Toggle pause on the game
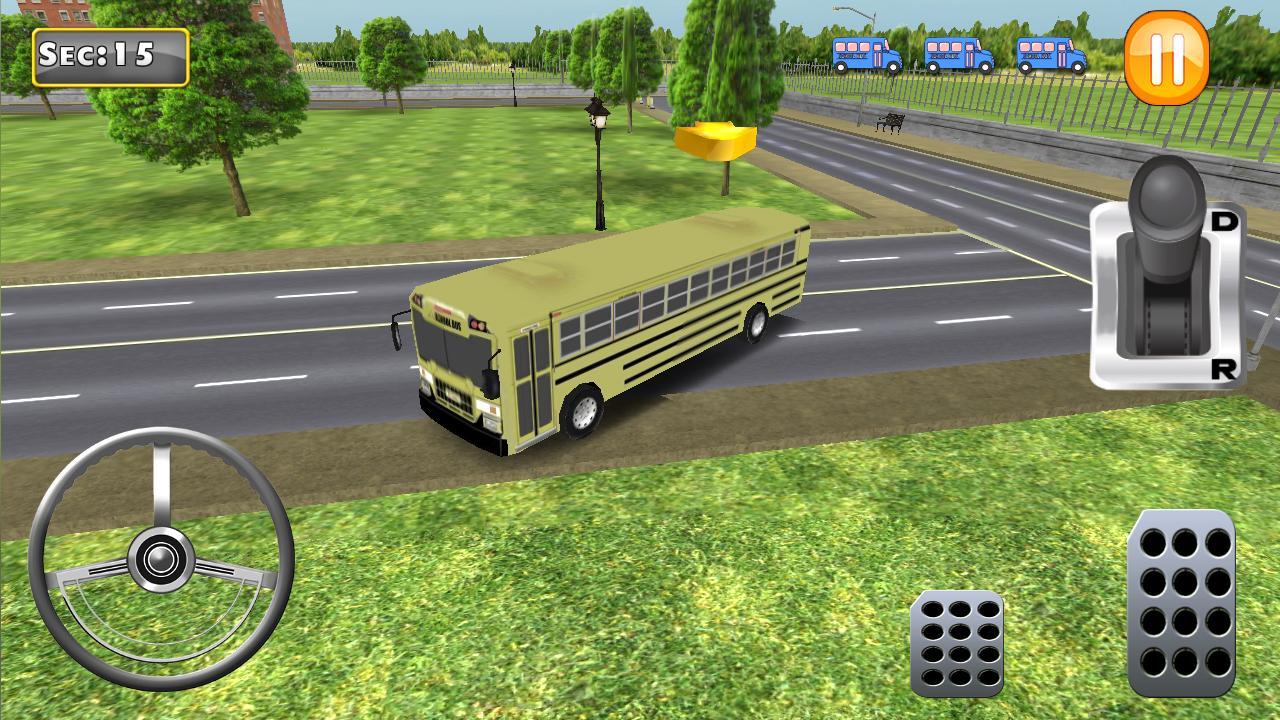1280x720 pixels. [x=1169, y=60]
